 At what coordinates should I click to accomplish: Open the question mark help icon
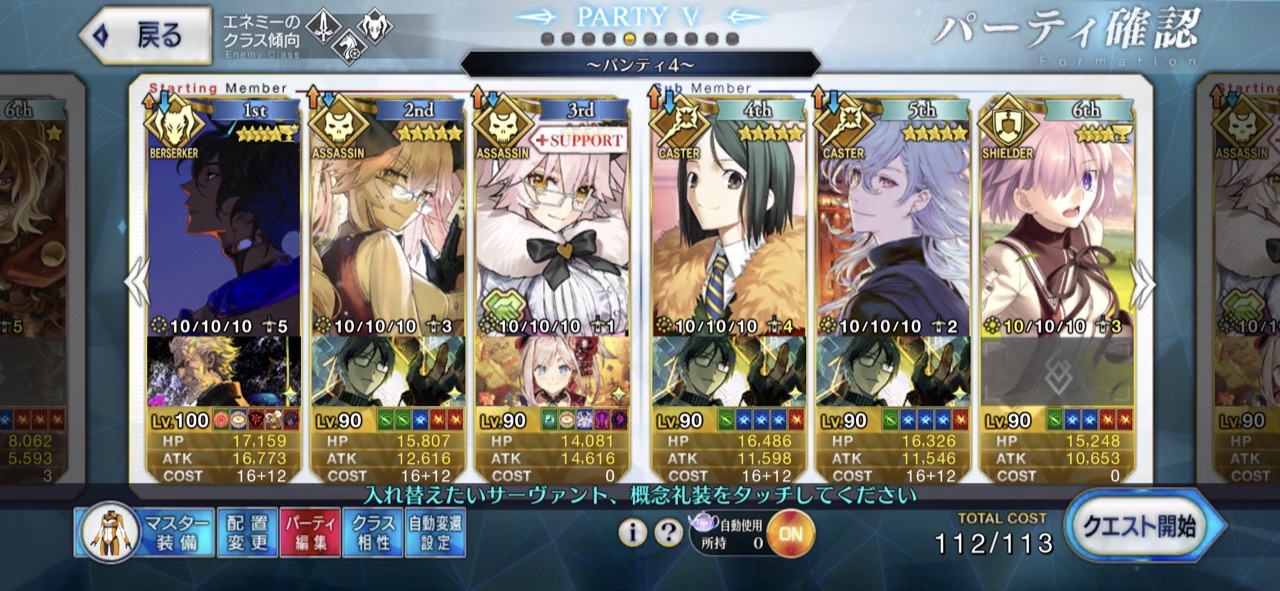pyautogui.click(x=668, y=533)
